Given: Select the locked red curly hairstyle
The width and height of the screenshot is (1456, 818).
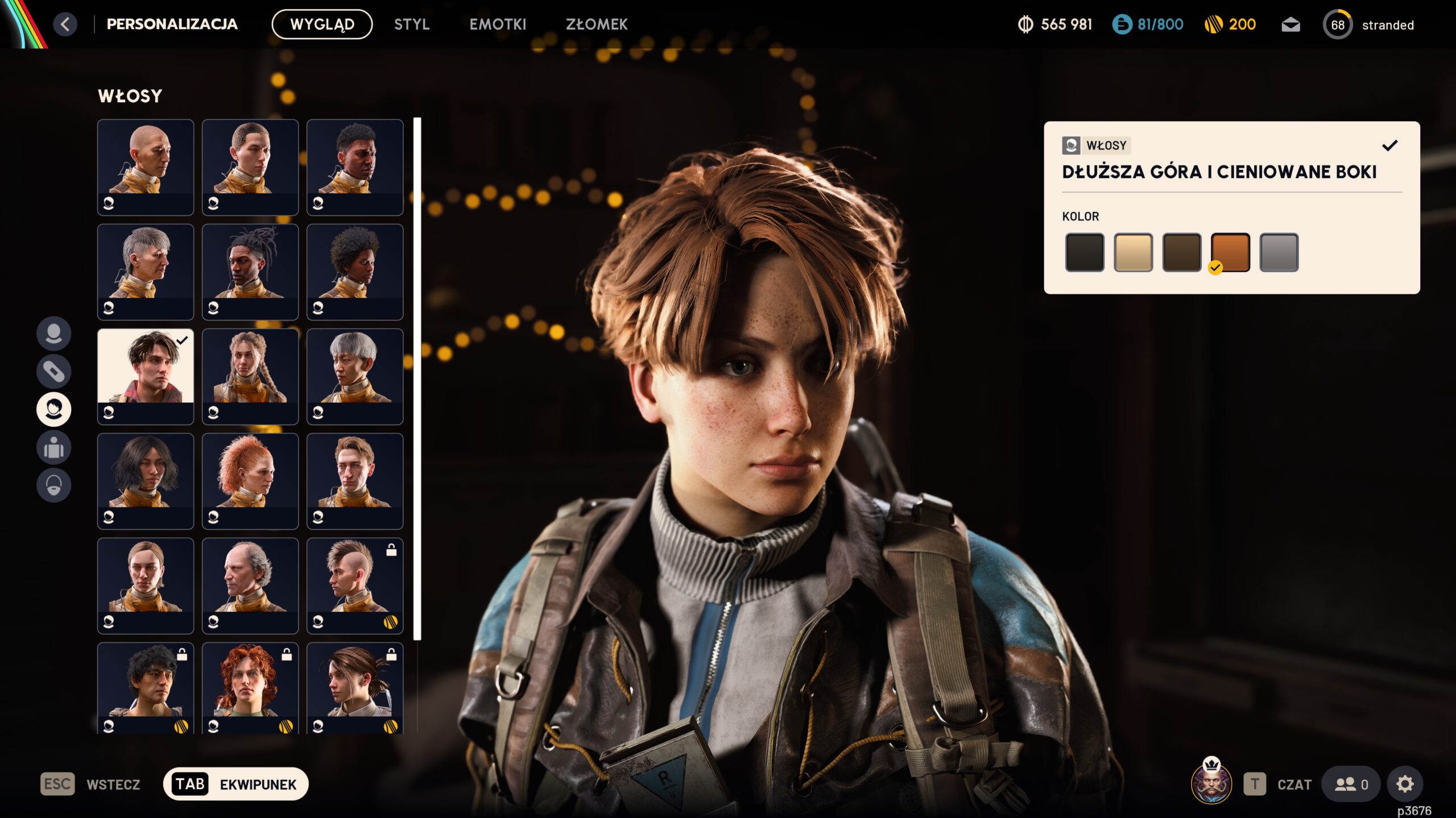Looking at the screenshot, I should point(250,688).
